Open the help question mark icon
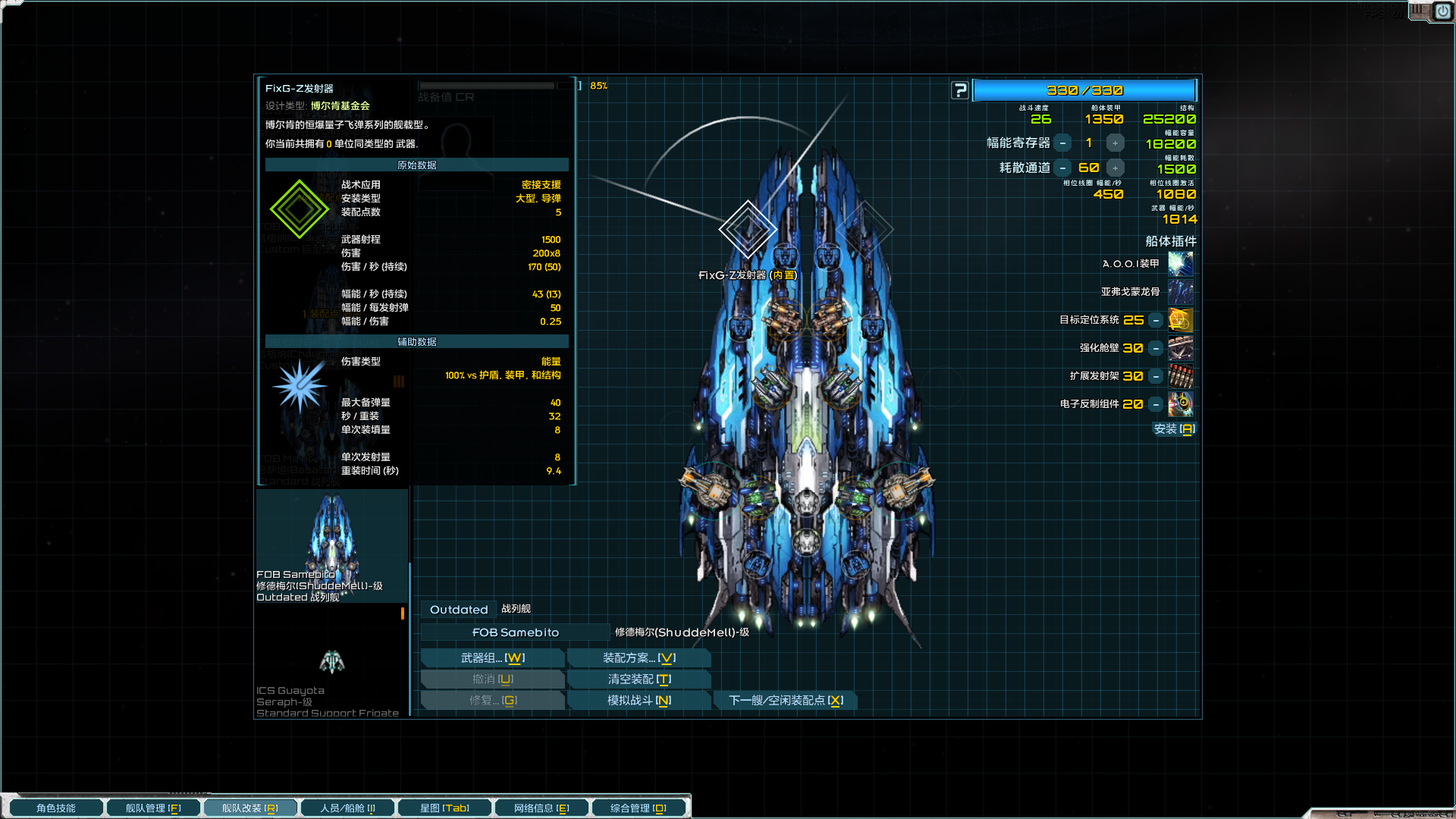Viewport: 1456px width, 819px height. pos(960,89)
